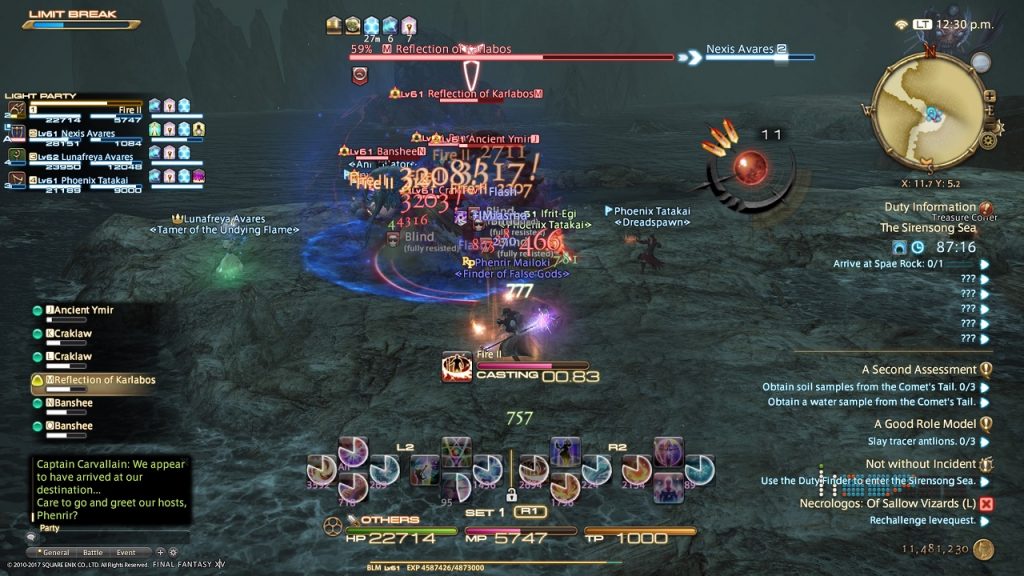Click the Rechallenge levequest arrow
The image size is (1024, 576).
pyautogui.click(x=986, y=521)
